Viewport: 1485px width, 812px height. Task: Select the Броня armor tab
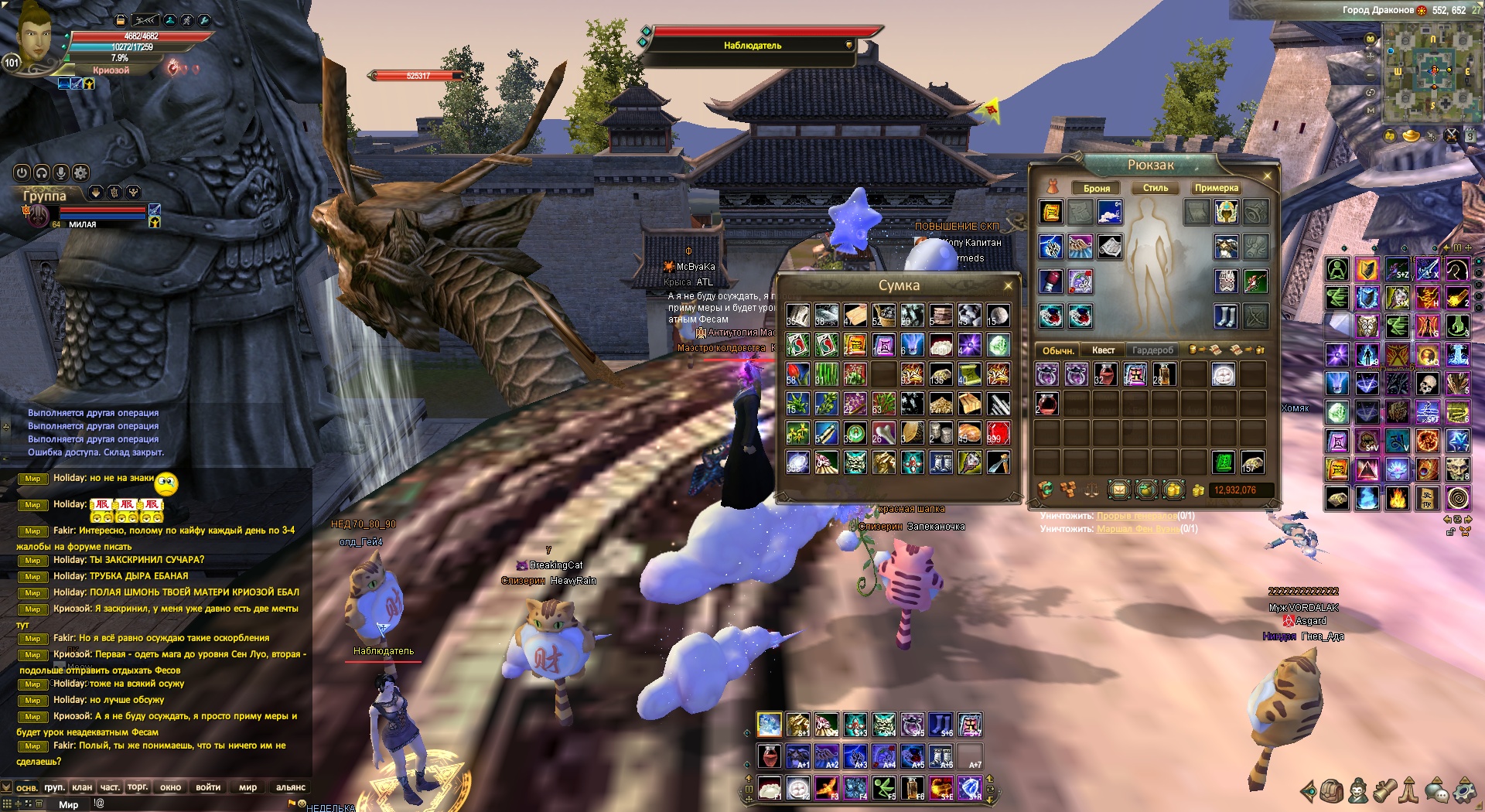(1096, 188)
